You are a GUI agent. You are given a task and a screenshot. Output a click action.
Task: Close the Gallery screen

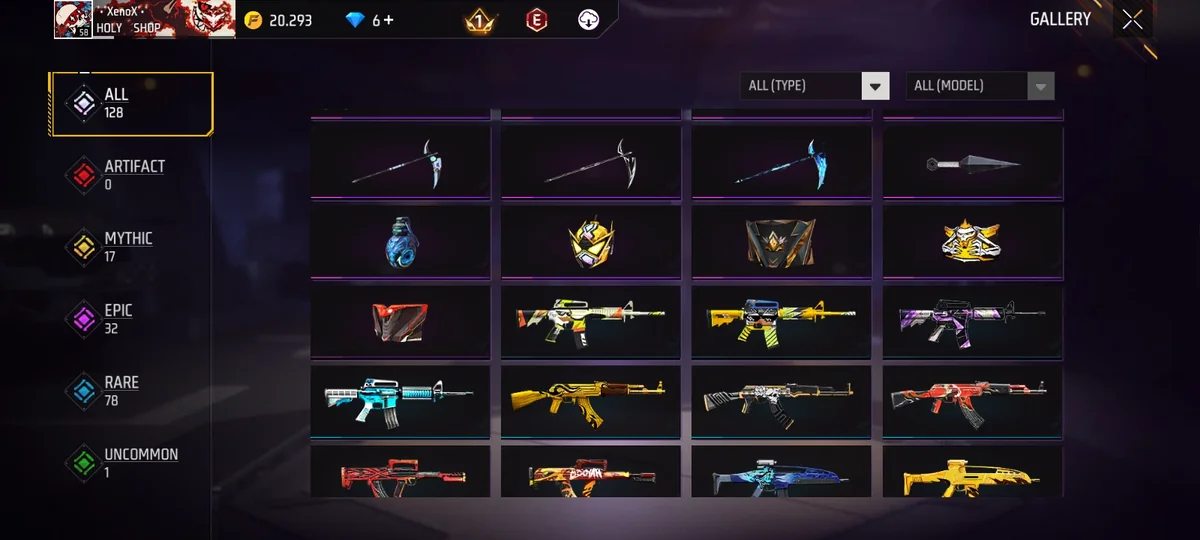tap(1132, 20)
